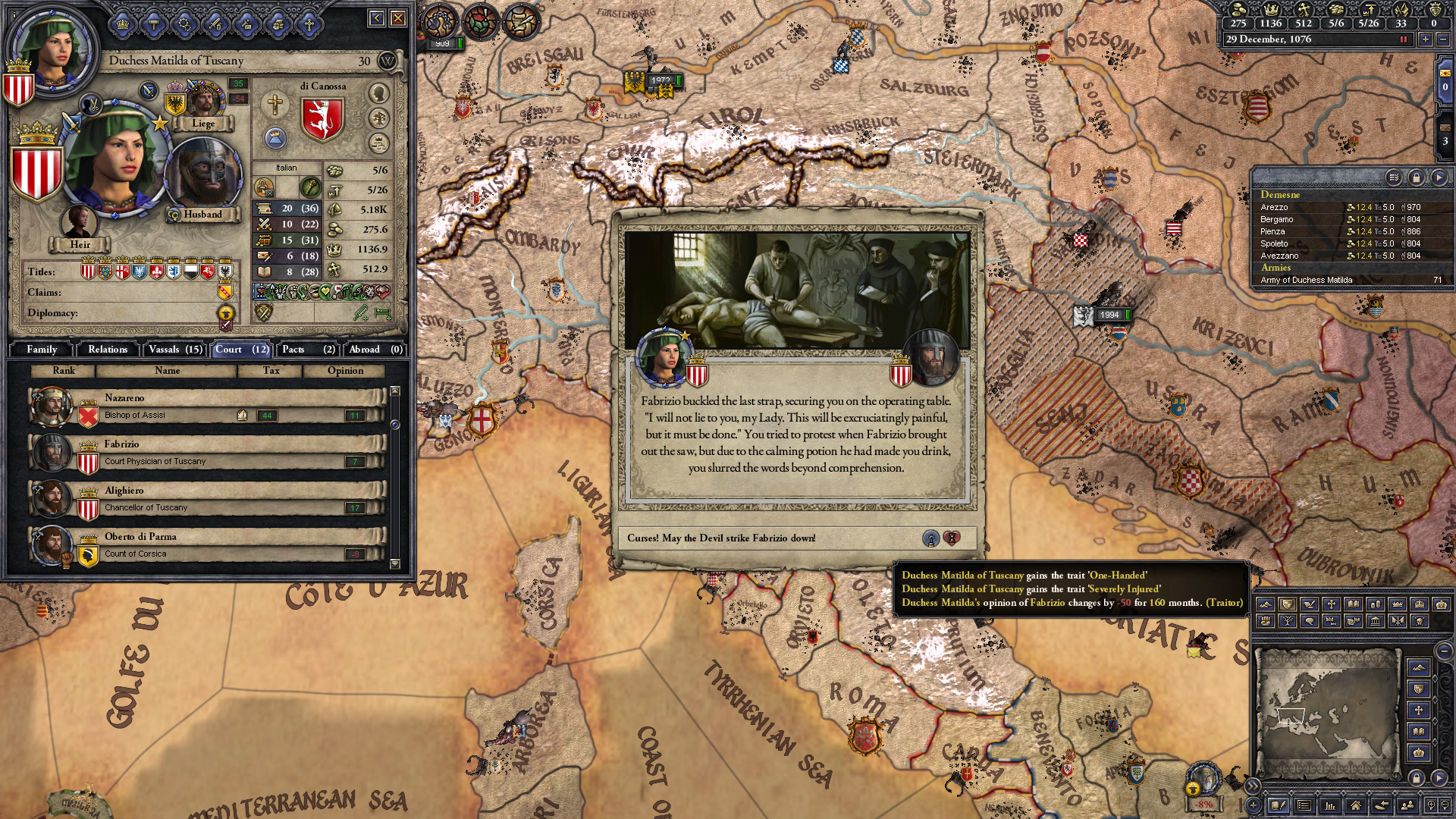The height and width of the screenshot is (819, 1456).
Task: Open the Vassals (15) tab
Action: 175,350
